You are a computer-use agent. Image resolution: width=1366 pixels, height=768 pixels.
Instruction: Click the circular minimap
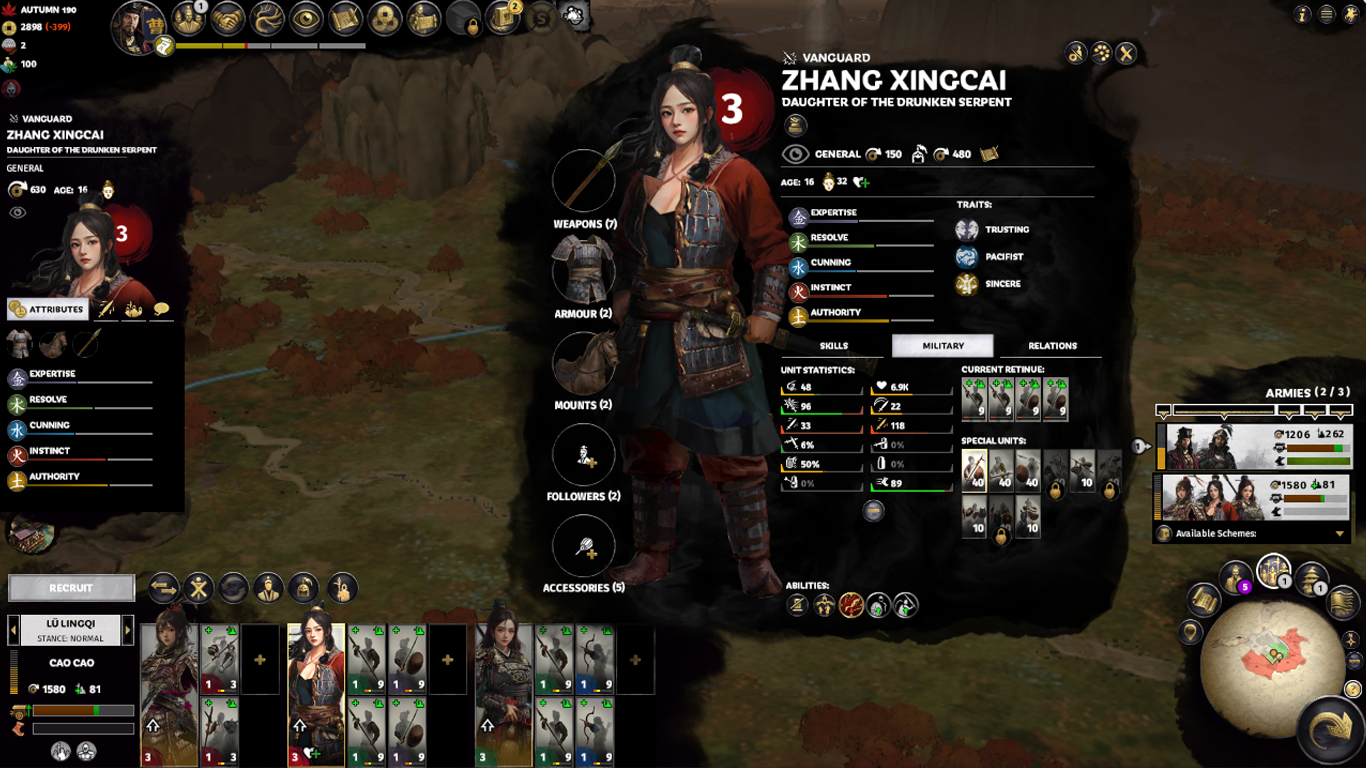point(1273,654)
